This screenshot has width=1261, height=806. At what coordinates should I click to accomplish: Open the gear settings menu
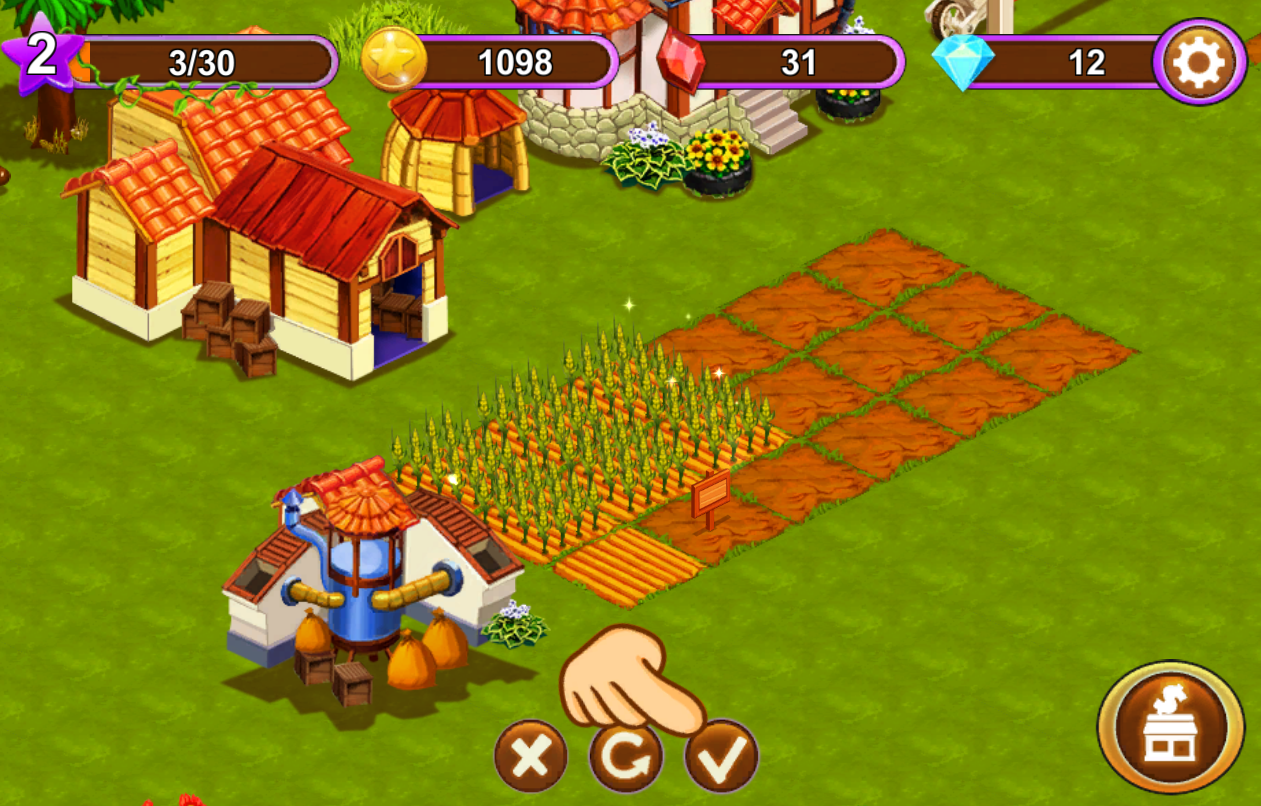point(1199,64)
